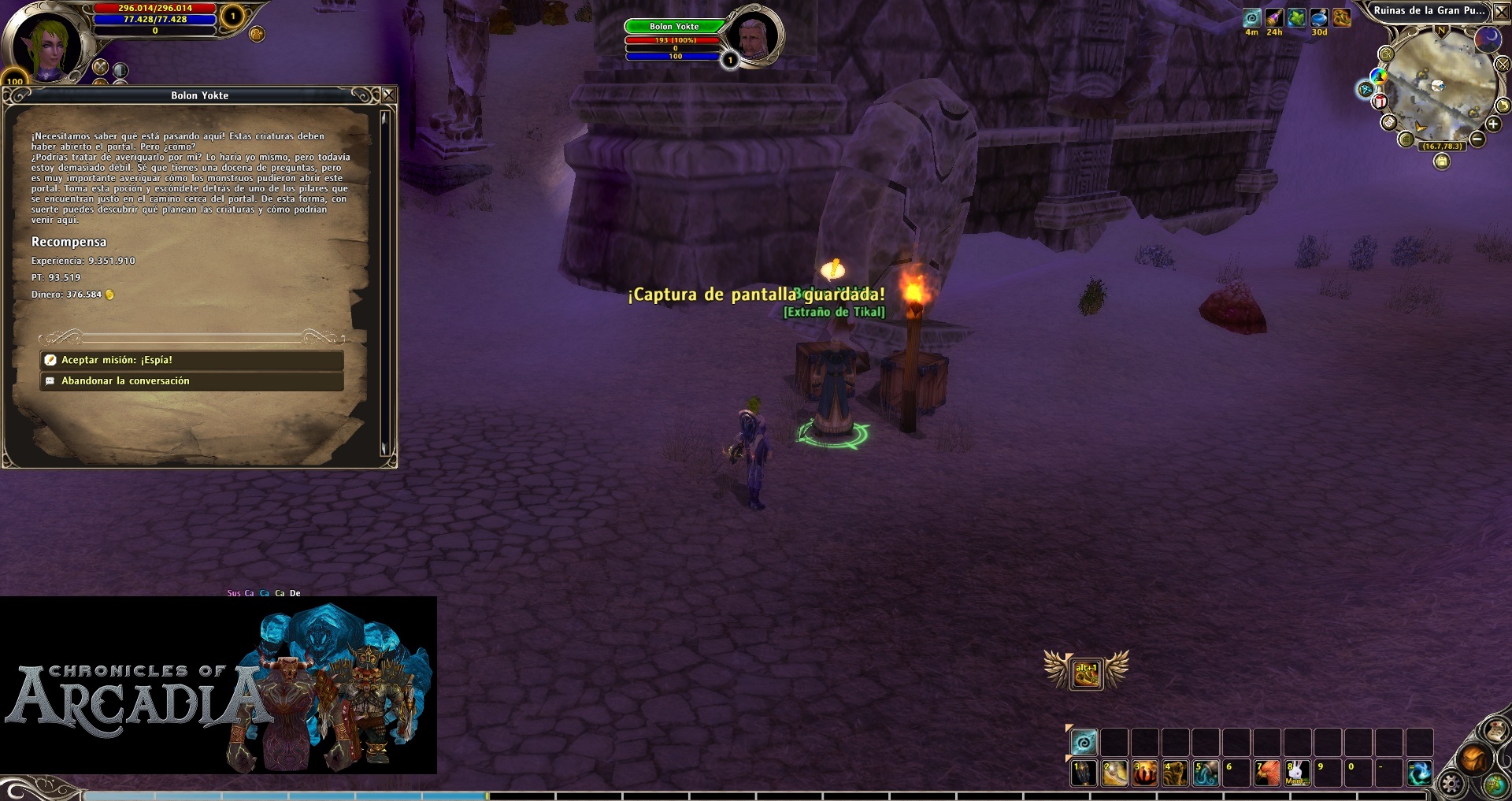Click the rainbow silhouette icon by minimap
The width and height of the screenshot is (1512, 801).
pos(1378,76)
